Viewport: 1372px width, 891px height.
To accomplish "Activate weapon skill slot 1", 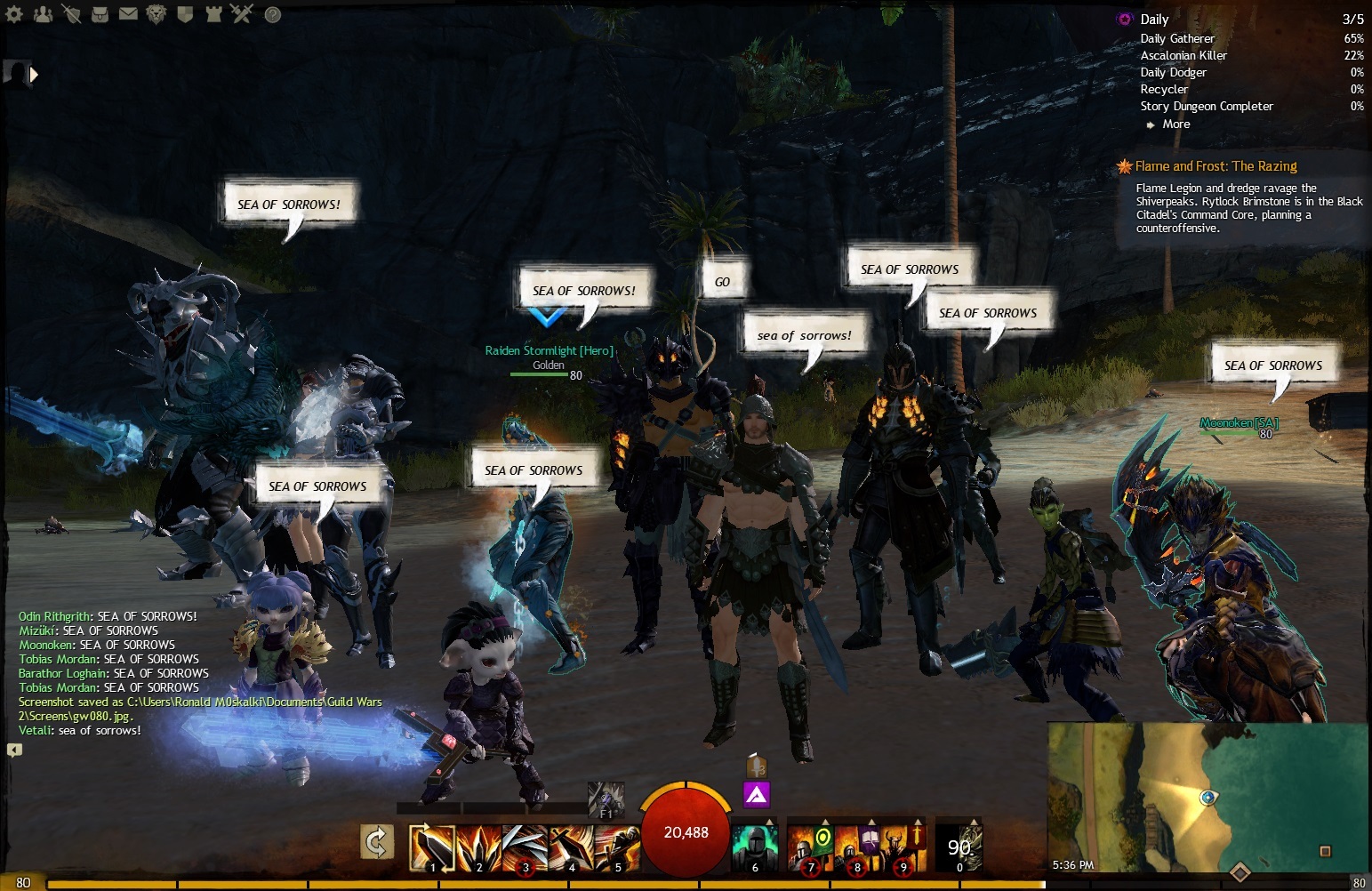I will coord(432,847).
